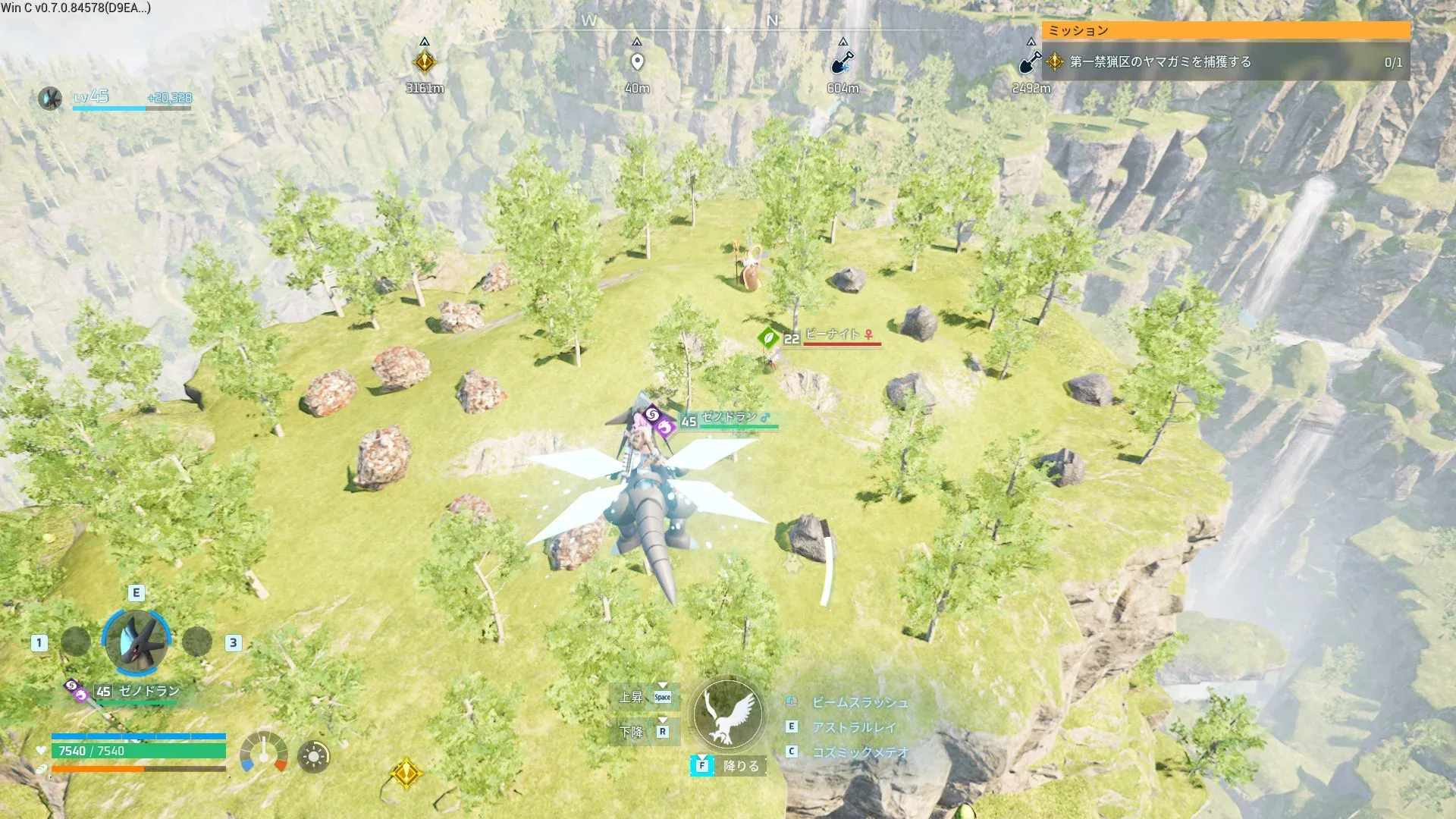Select the active Zenodran Pal portrait
This screenshot has width=1456, height=819.
pyautogui.click(x=135, y=642)
